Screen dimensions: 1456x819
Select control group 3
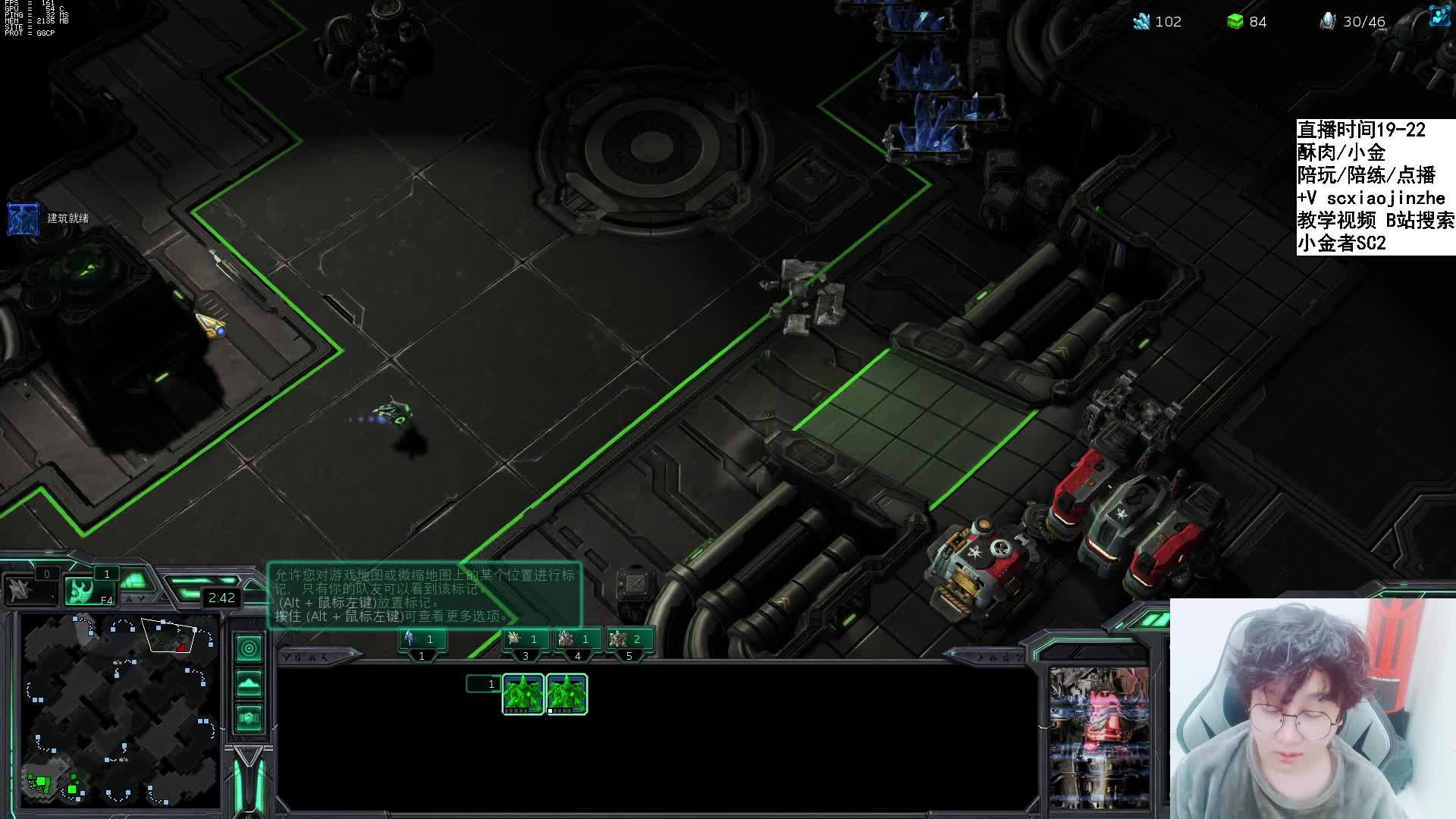click(x=525, y=640)
